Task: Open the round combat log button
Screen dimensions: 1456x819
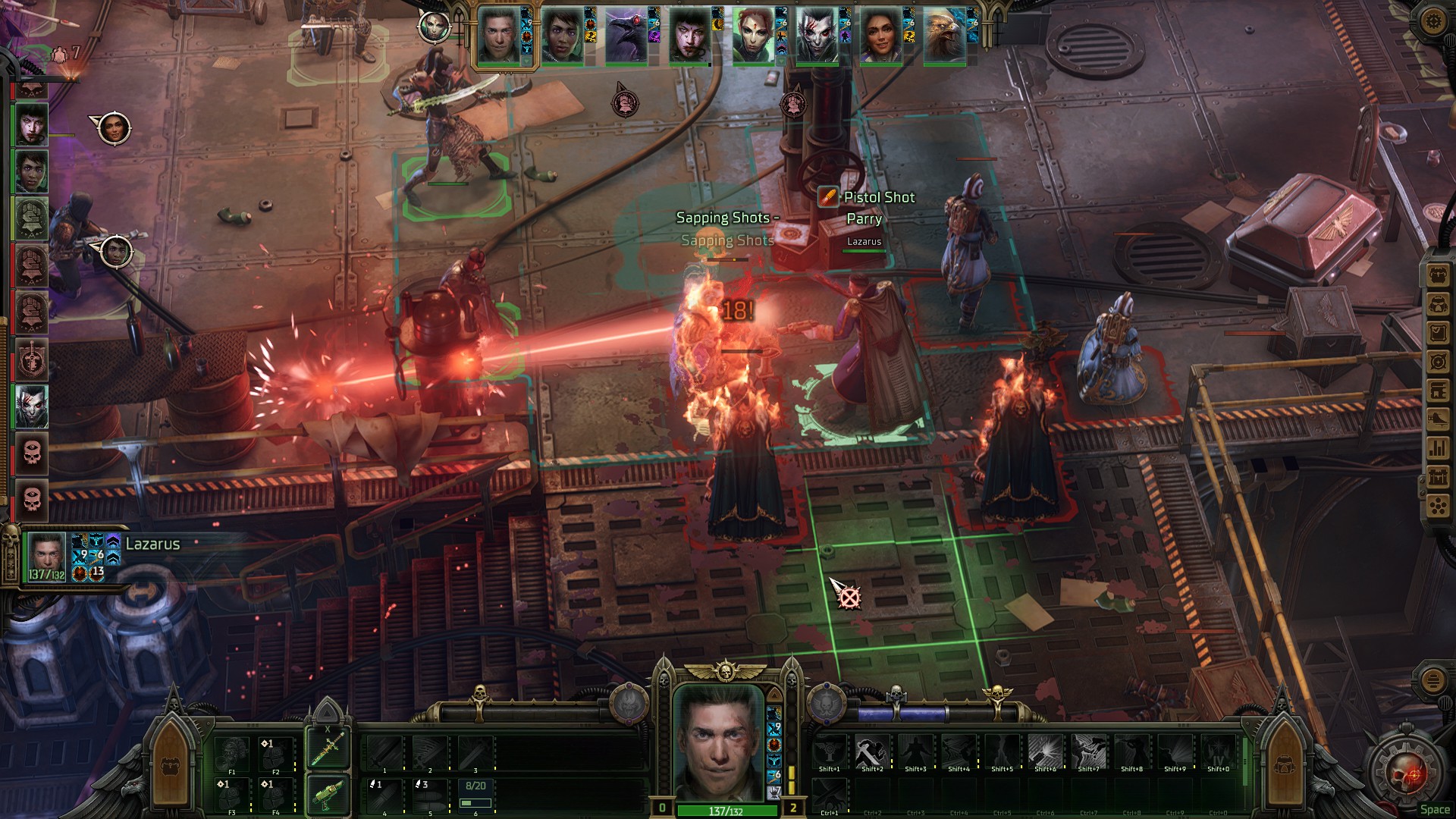Action: 1432,679
